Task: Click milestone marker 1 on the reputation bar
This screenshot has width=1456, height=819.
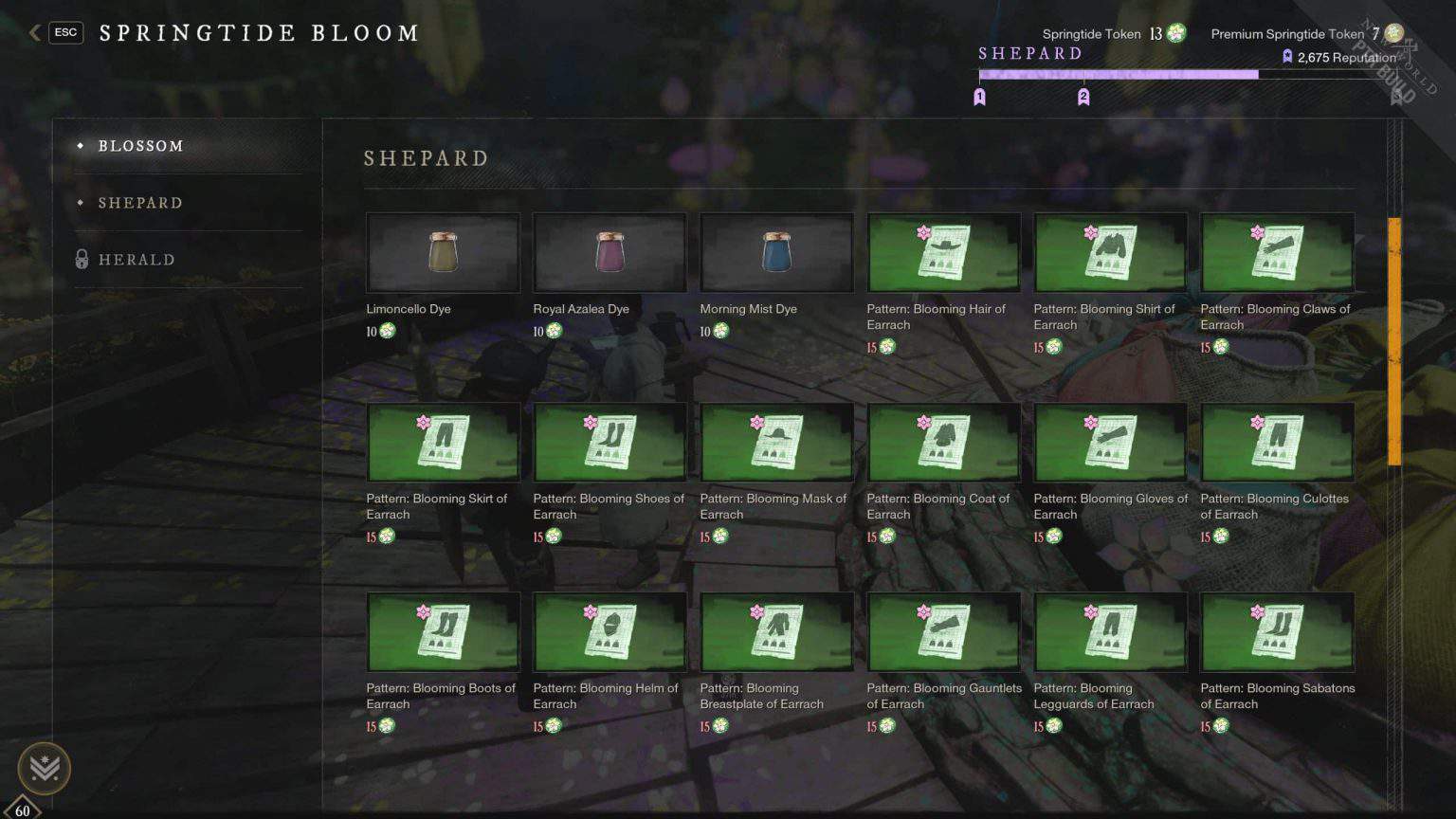Action: coord(980,96)
